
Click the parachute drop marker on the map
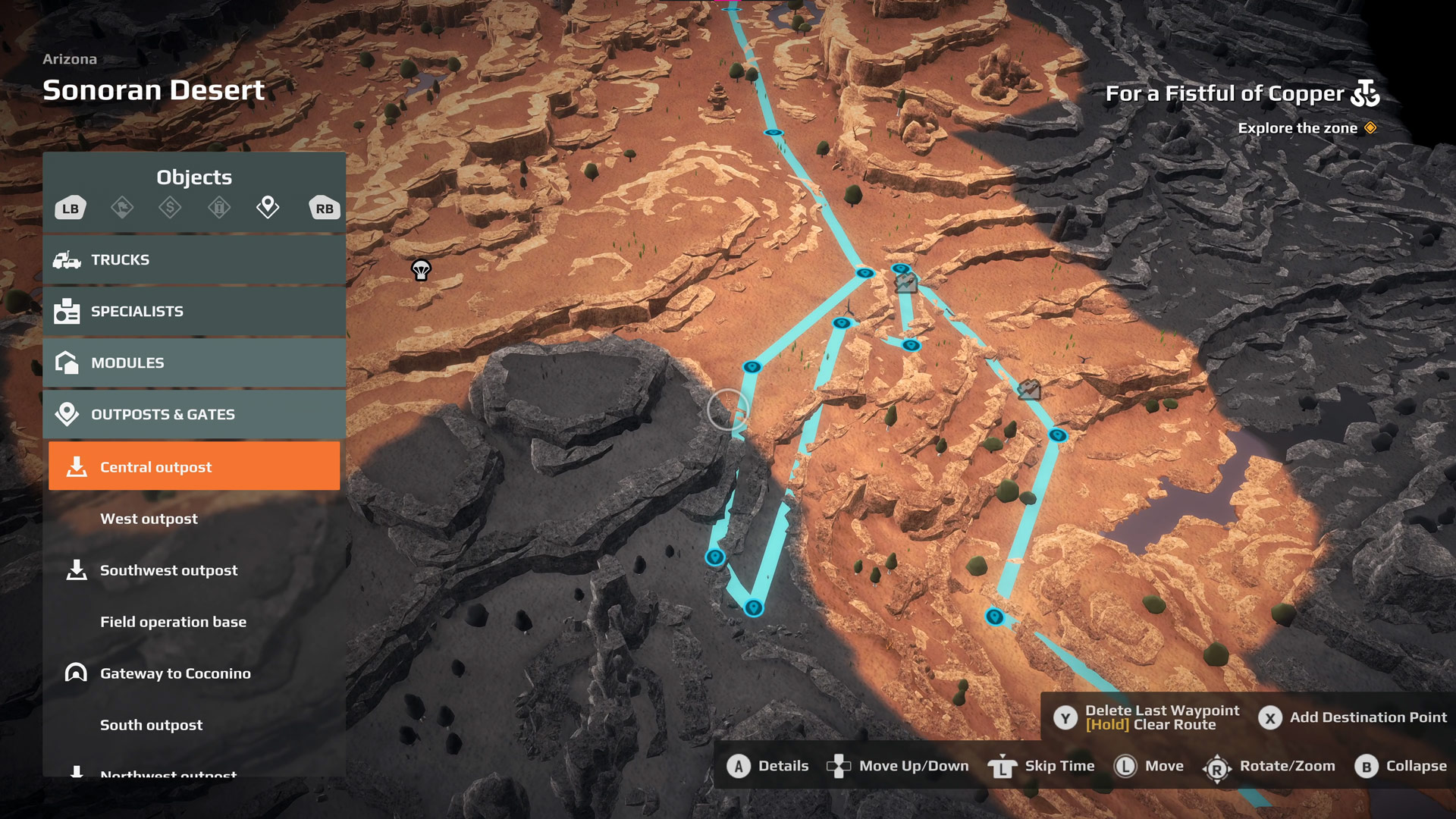coord(421,269)
